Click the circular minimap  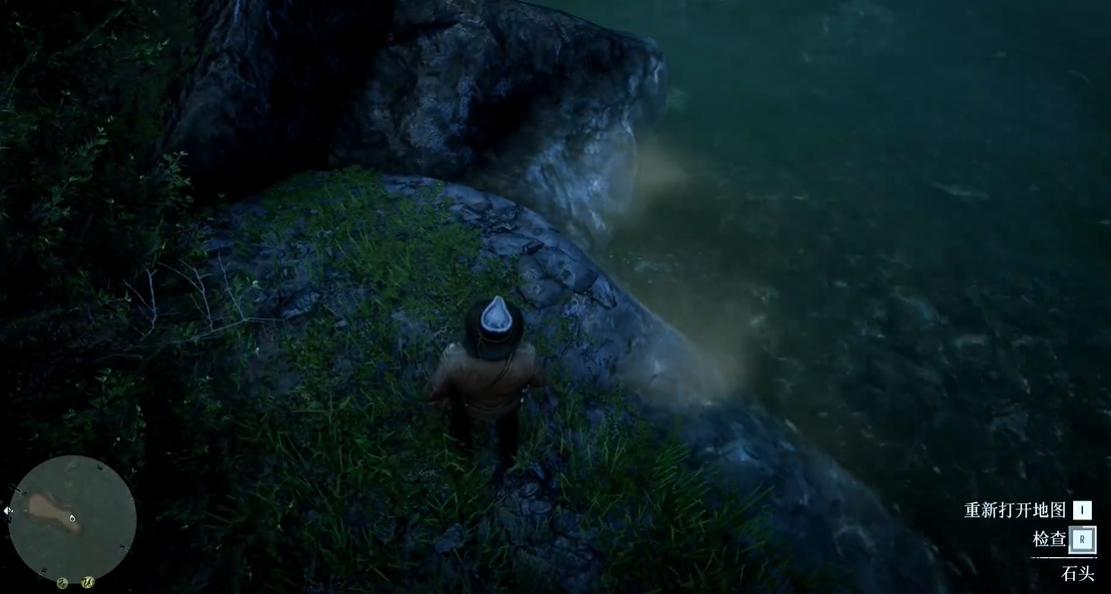tap(72, 518)
